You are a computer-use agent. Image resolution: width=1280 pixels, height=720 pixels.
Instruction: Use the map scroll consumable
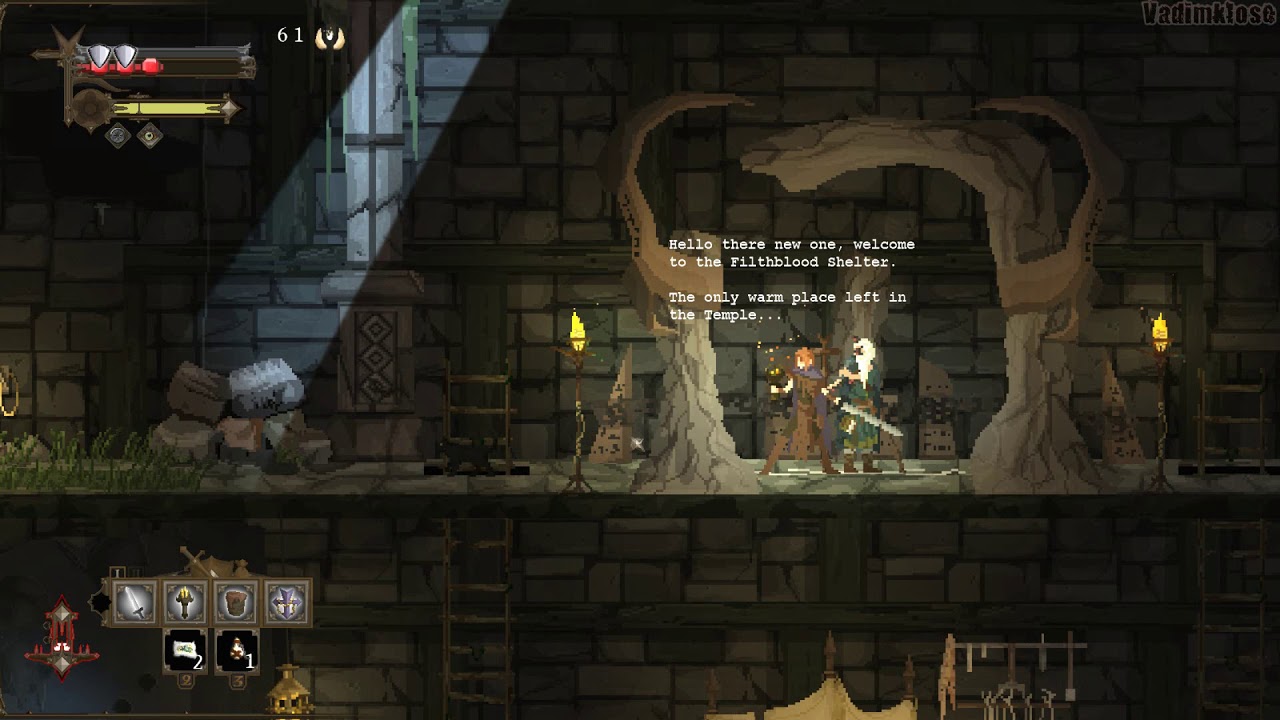185,651
